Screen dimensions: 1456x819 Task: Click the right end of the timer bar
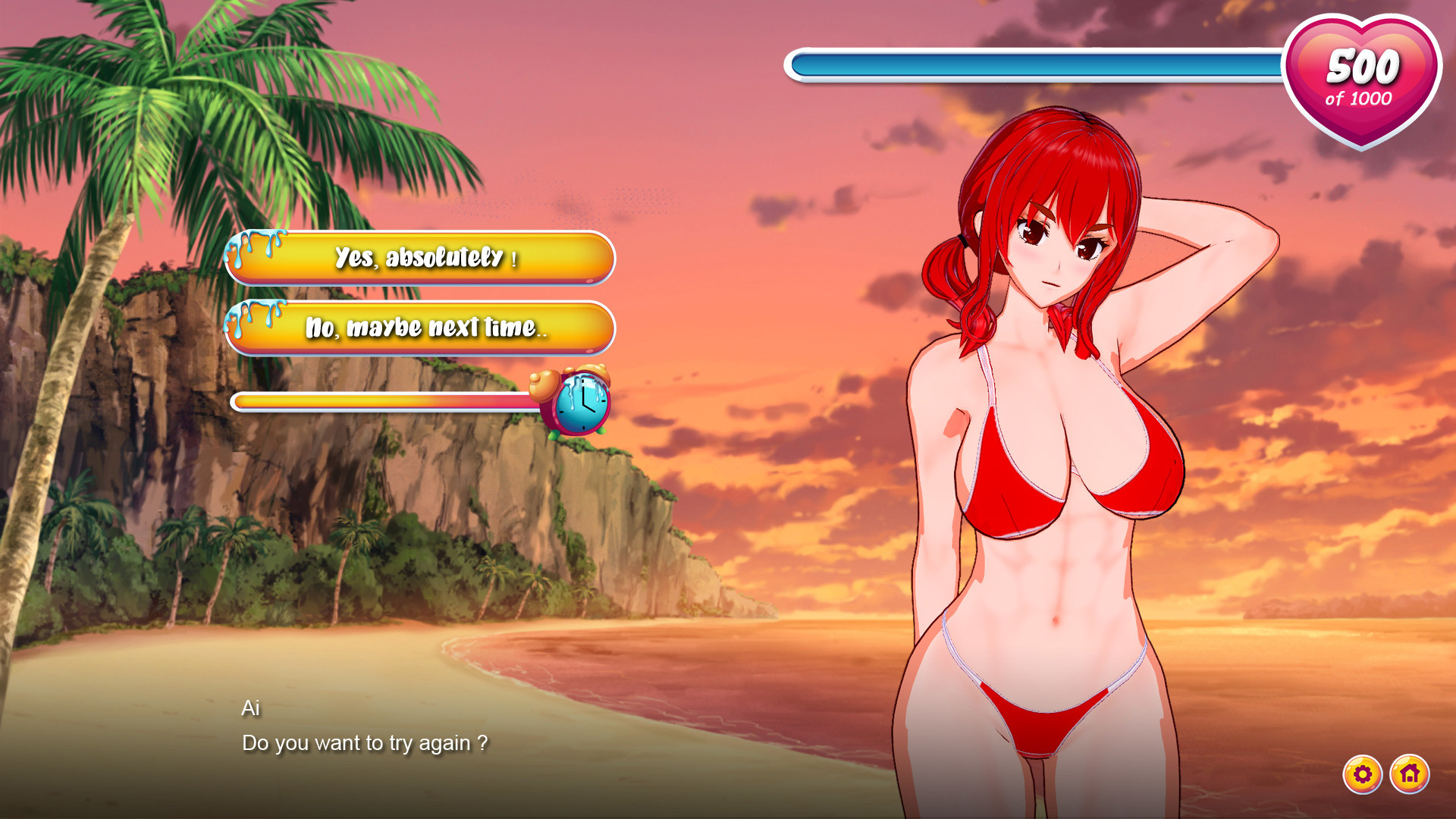[x=526, y=403]
